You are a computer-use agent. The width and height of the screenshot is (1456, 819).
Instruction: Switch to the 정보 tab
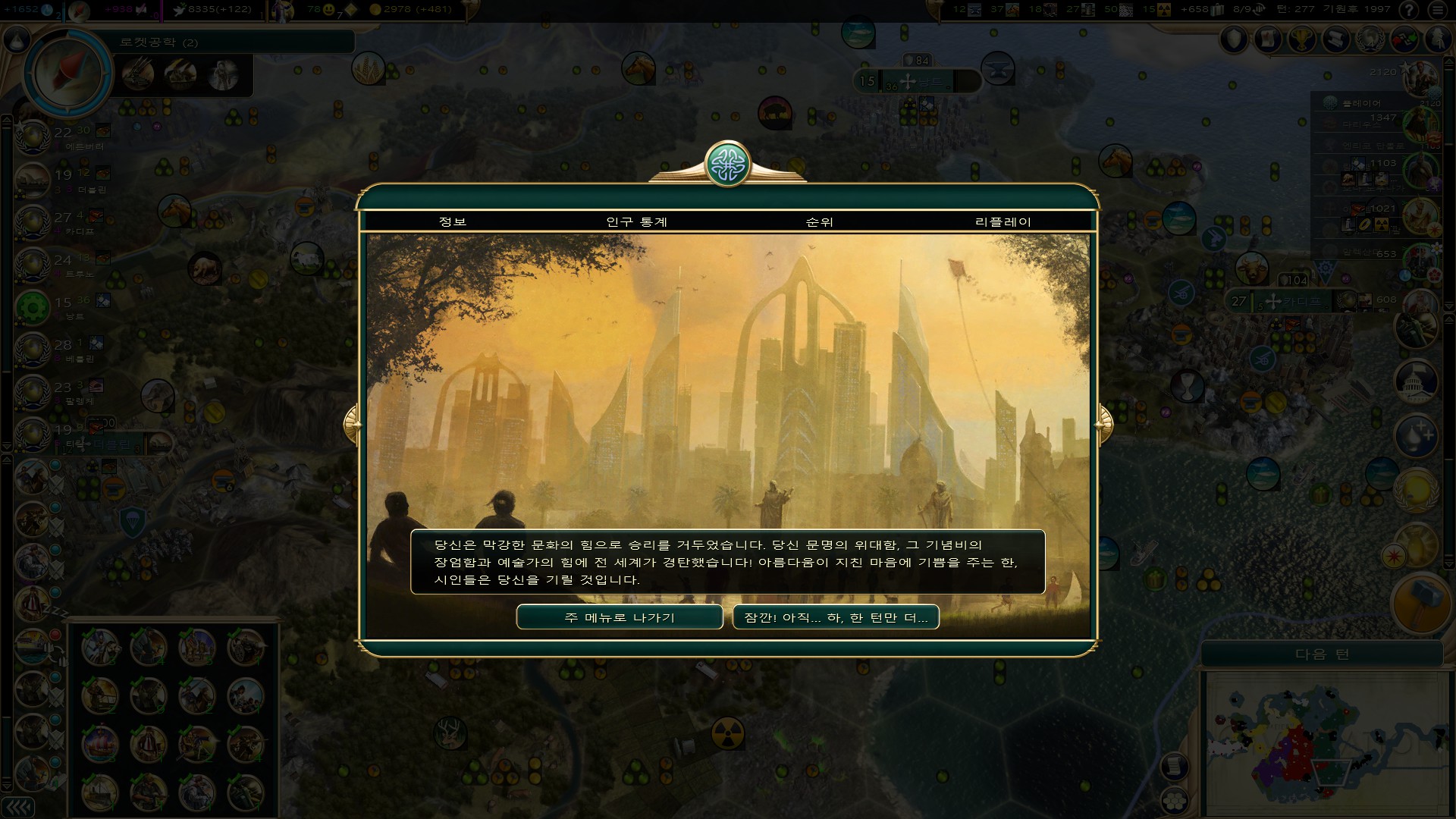coord(453,221)
